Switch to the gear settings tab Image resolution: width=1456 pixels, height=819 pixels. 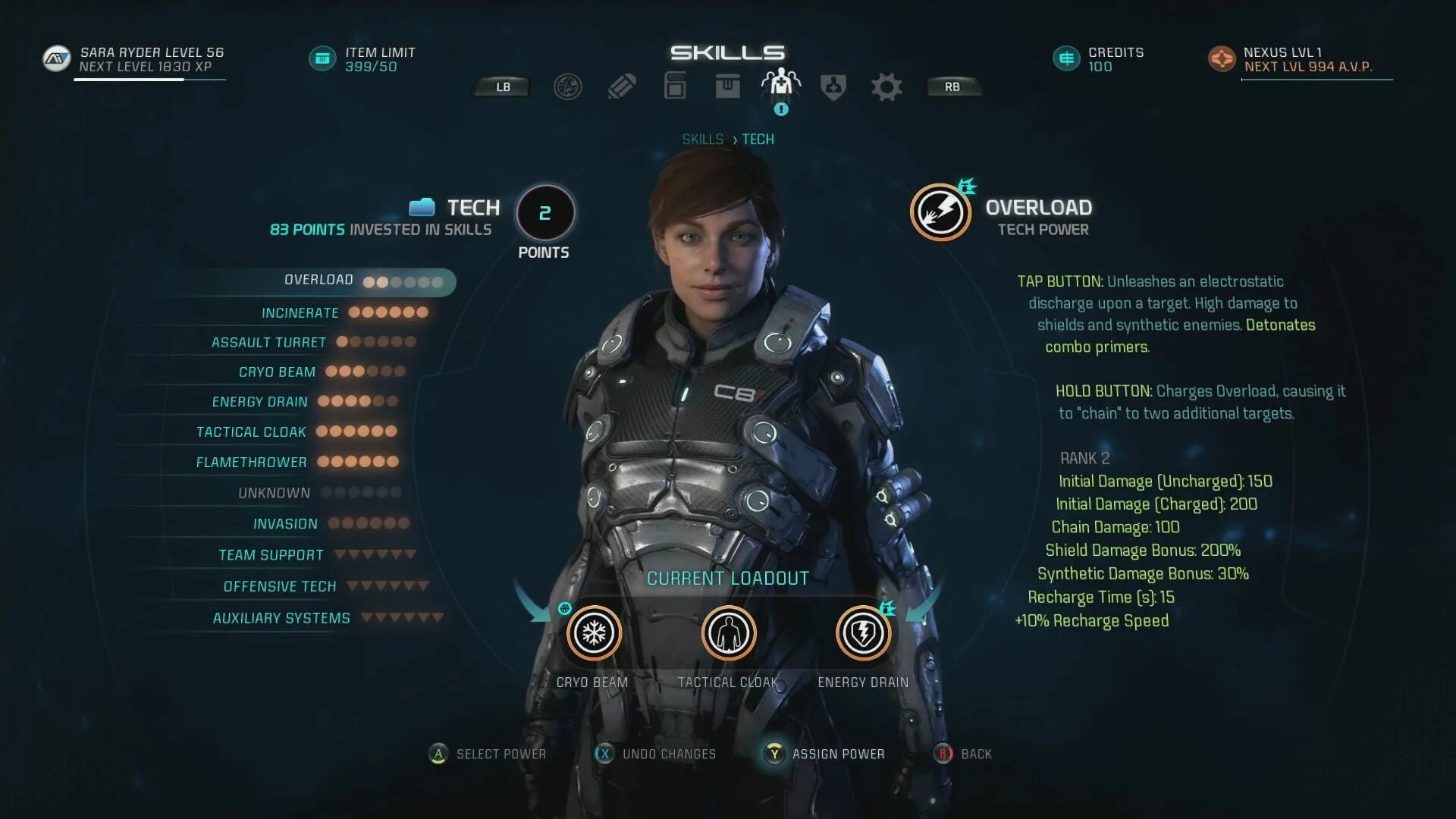coord(886,87)
